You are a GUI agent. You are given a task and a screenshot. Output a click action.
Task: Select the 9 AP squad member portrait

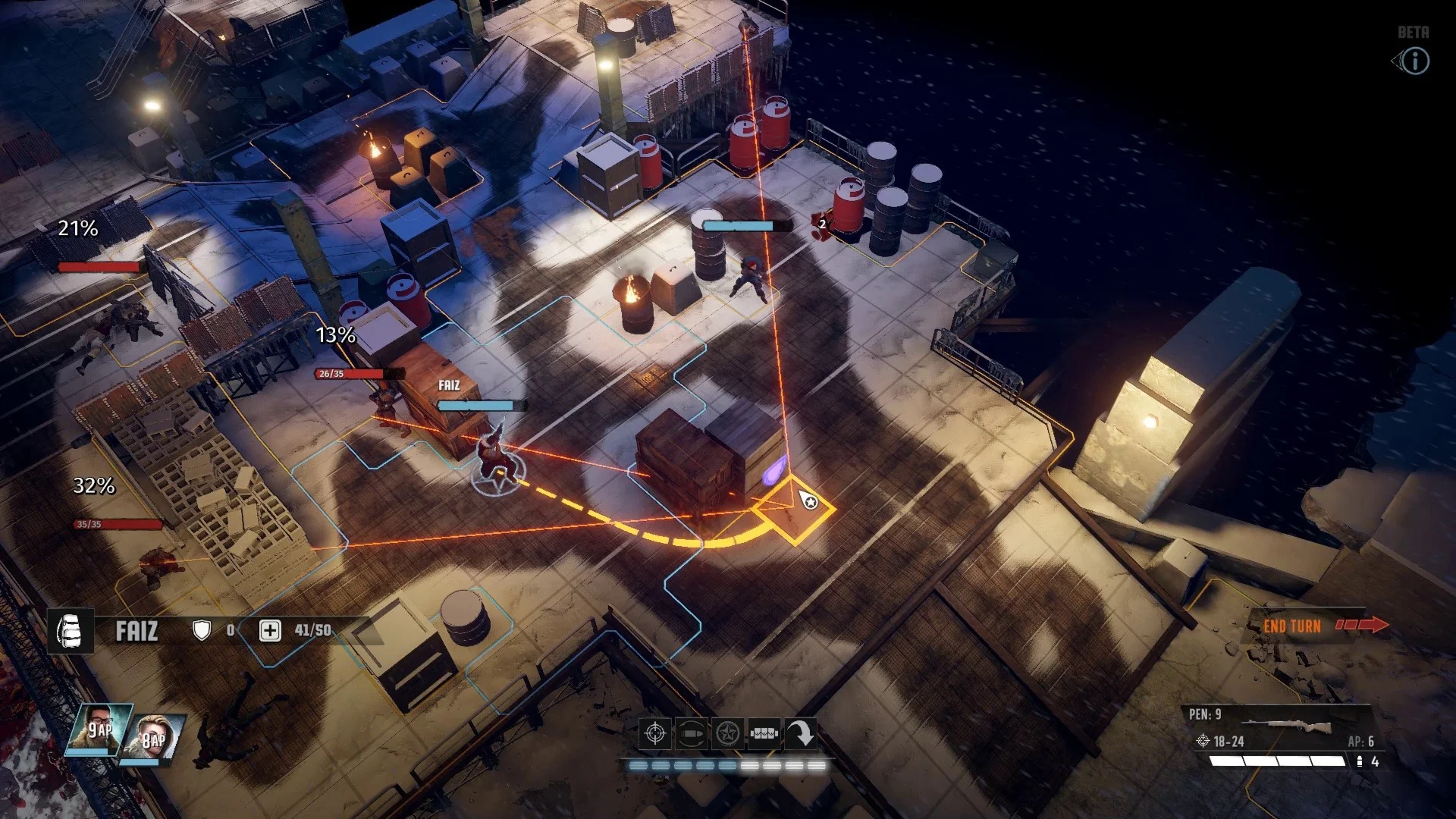coord(99,730)
